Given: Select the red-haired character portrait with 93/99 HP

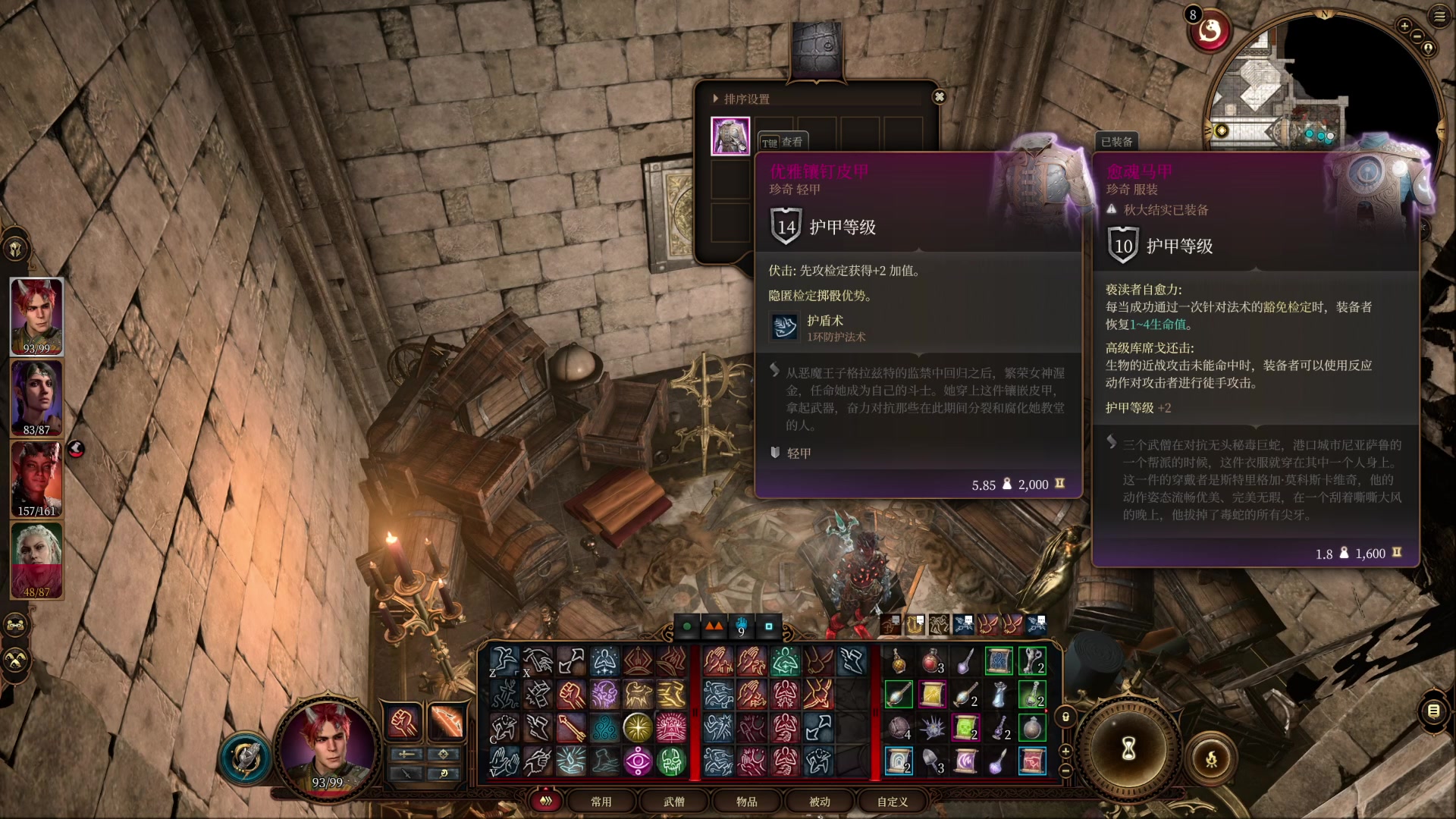Looking at the screenshot, I should click(x=36, y=316).
